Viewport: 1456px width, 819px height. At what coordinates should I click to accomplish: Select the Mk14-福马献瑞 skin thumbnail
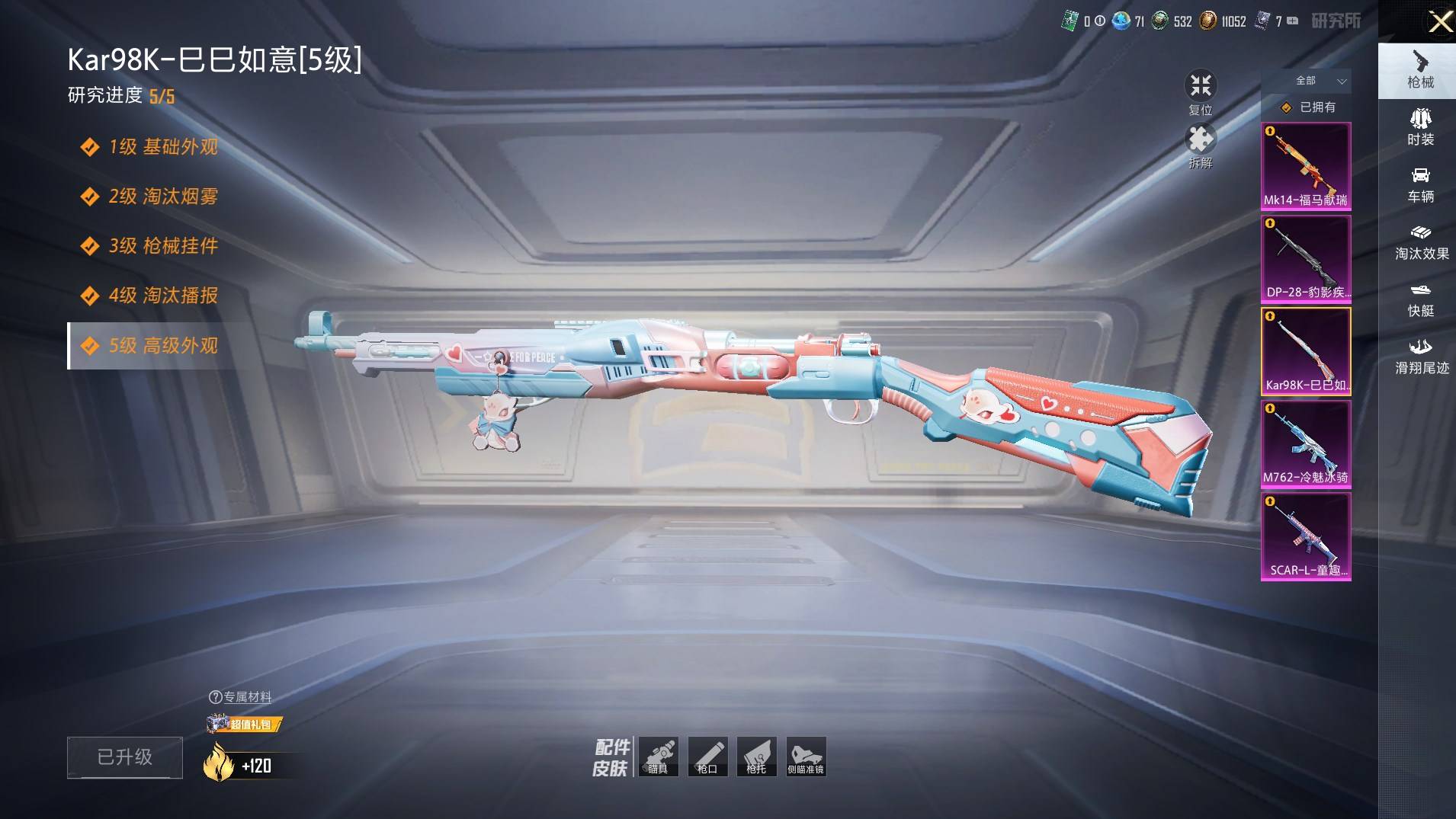pyautogui.click(x=1306, y=165)
